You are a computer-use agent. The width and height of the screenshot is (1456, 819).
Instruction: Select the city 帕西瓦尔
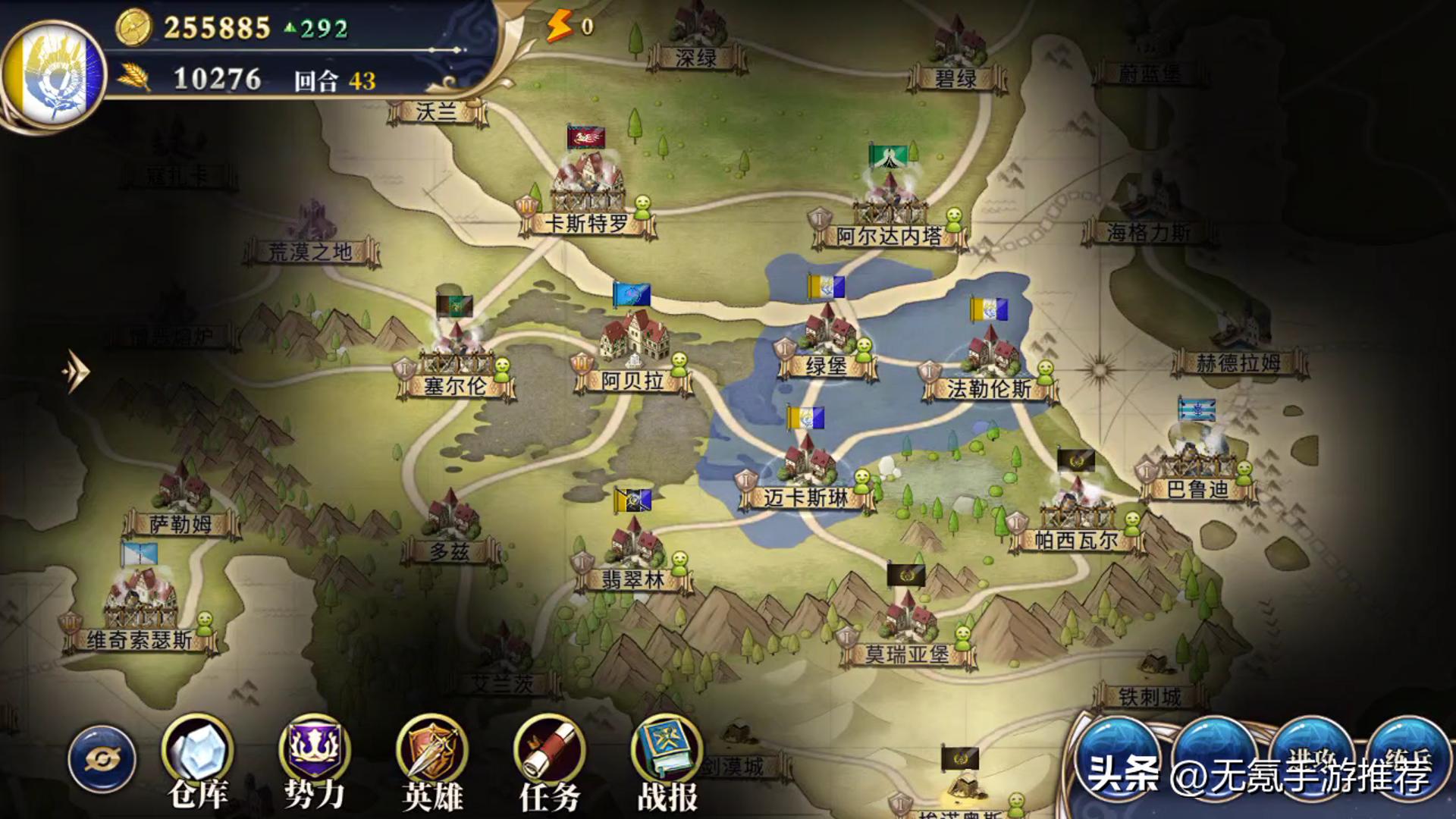[1075, 508]
